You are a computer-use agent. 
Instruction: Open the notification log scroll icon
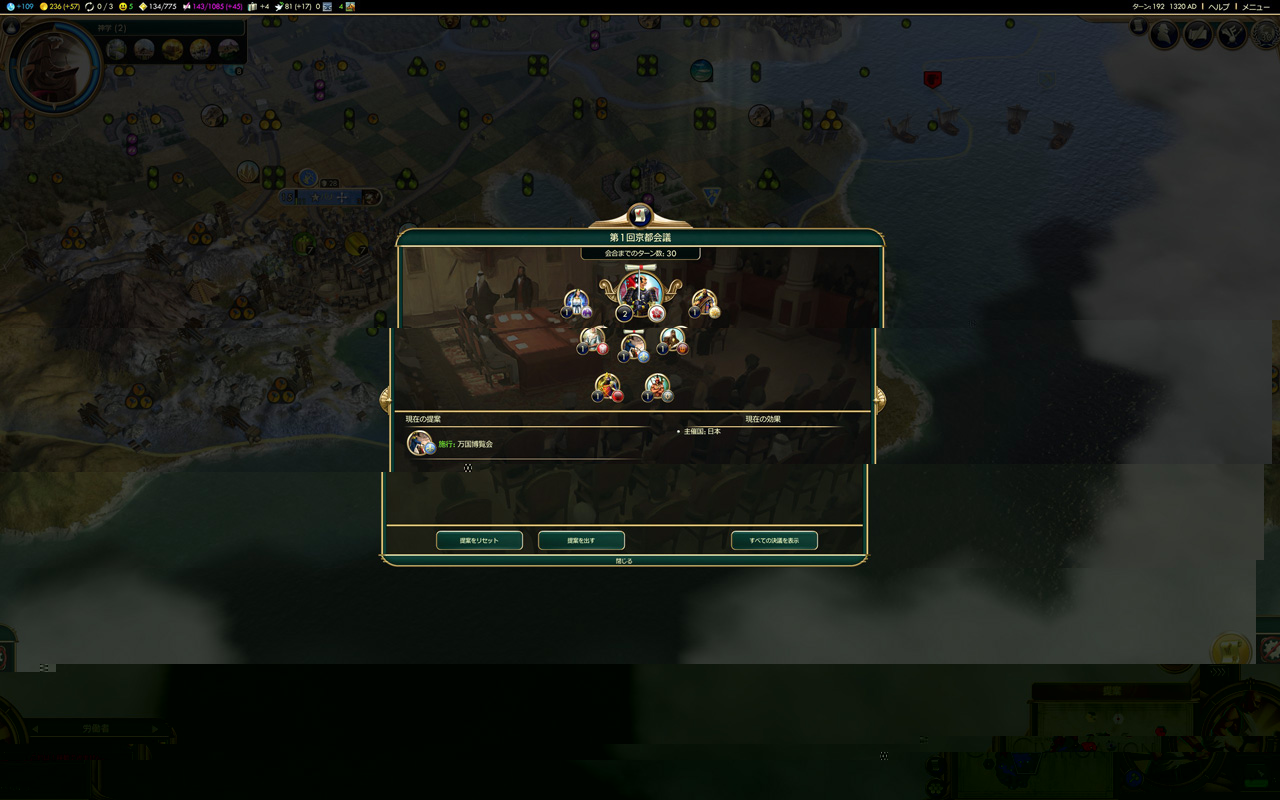point(1139,27)
